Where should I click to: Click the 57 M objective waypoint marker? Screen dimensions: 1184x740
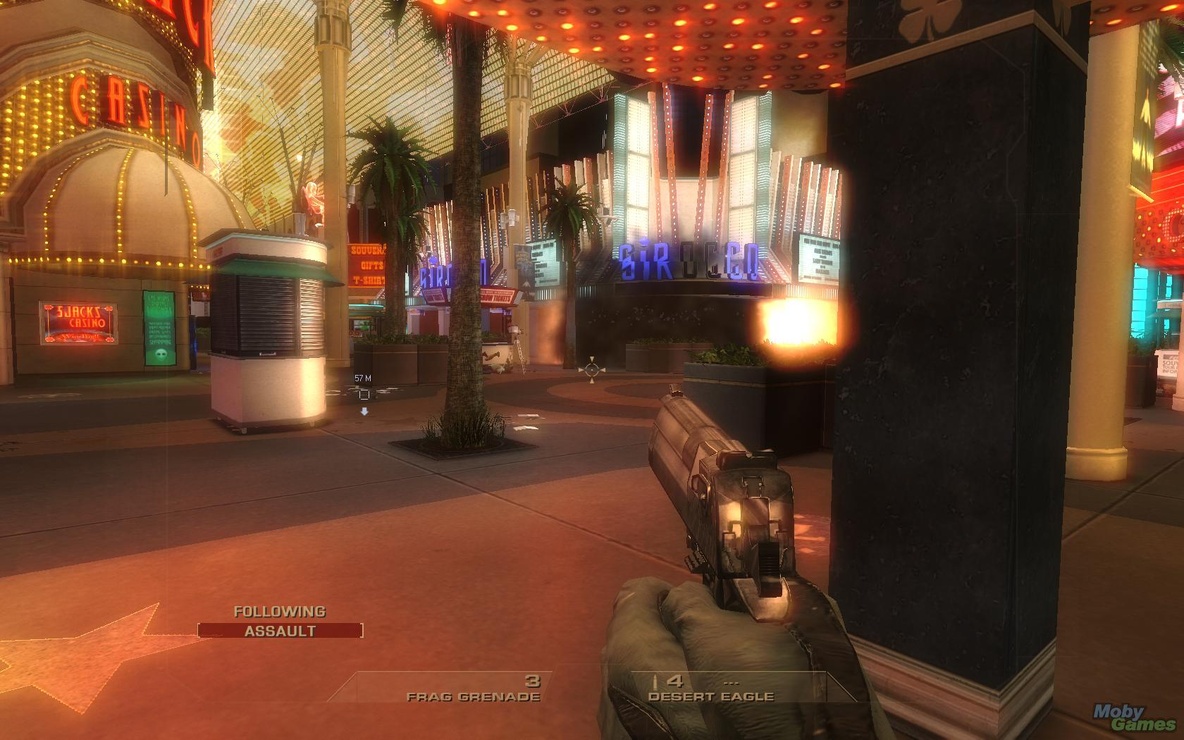coord(364,394)
